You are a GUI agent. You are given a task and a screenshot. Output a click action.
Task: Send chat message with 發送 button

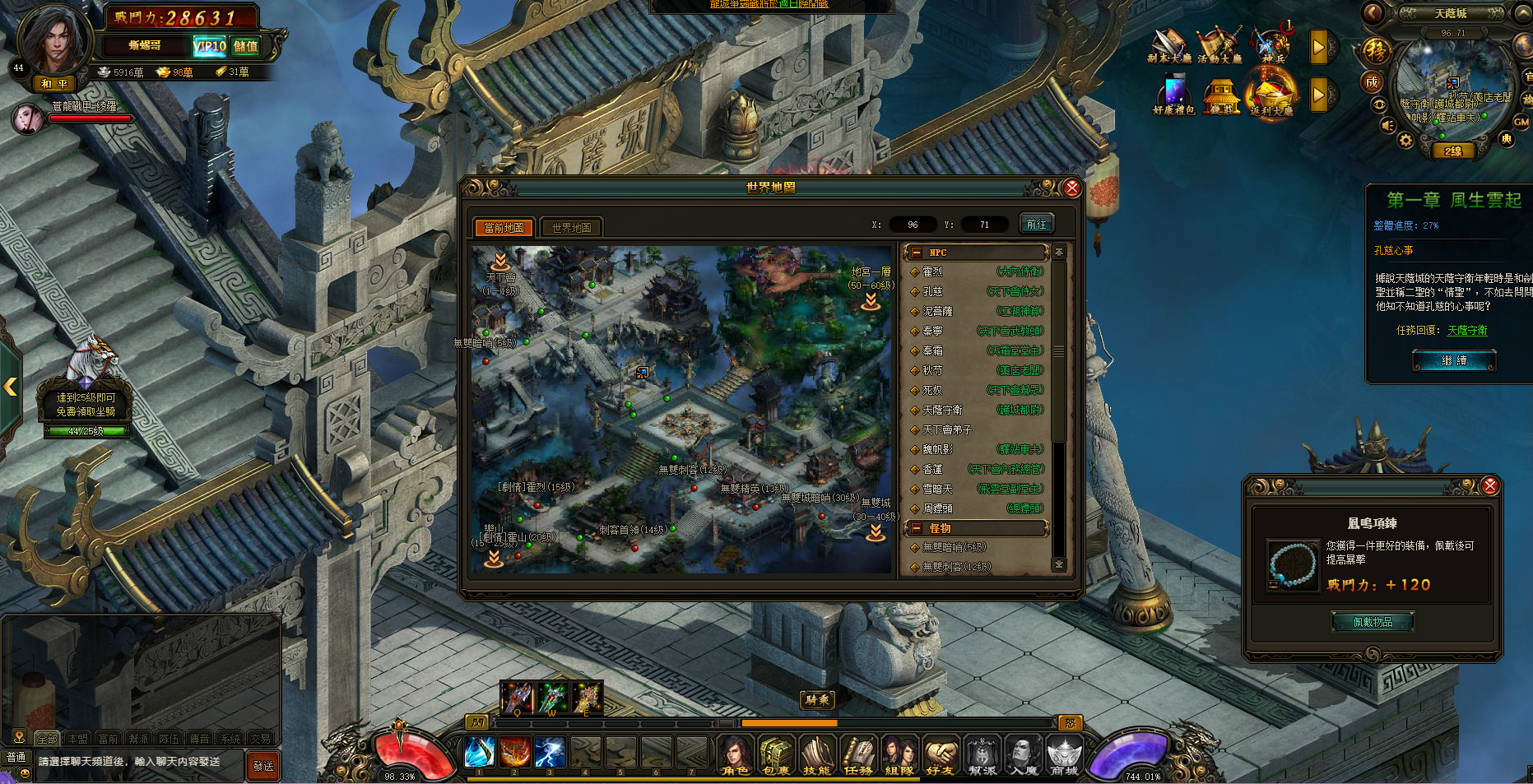pos(263,766)
